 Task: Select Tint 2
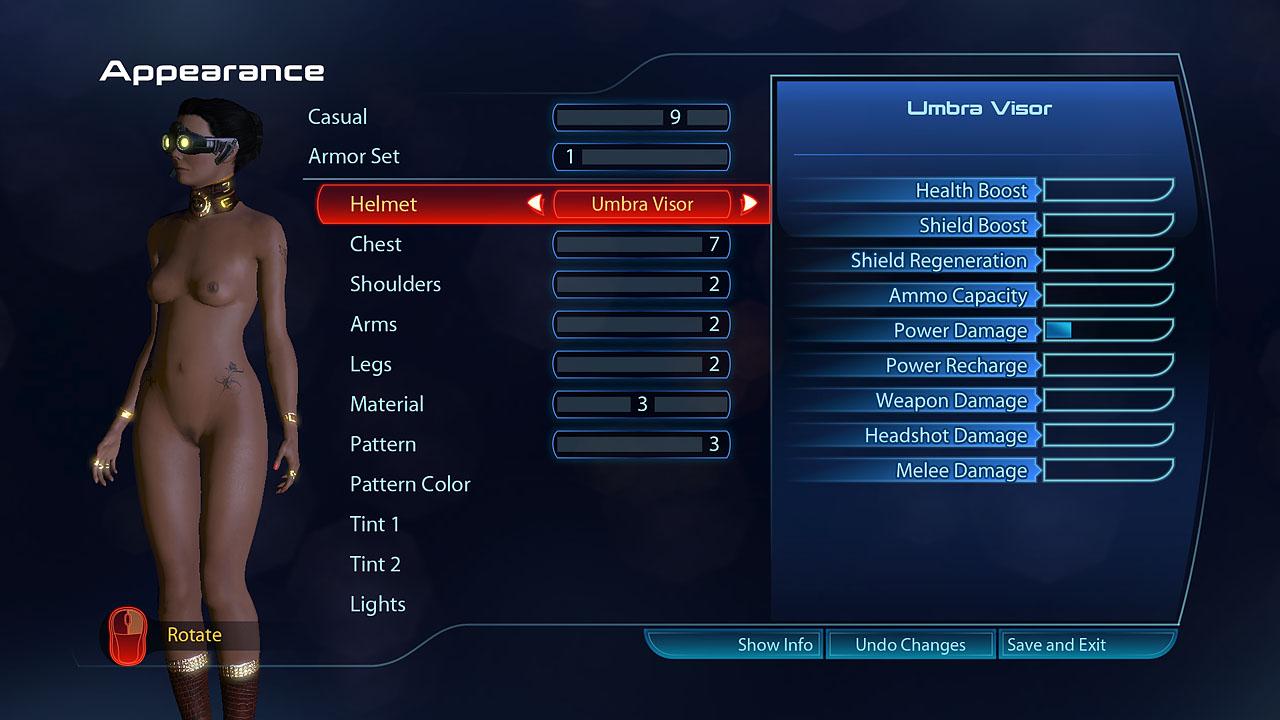click(375, 564)
